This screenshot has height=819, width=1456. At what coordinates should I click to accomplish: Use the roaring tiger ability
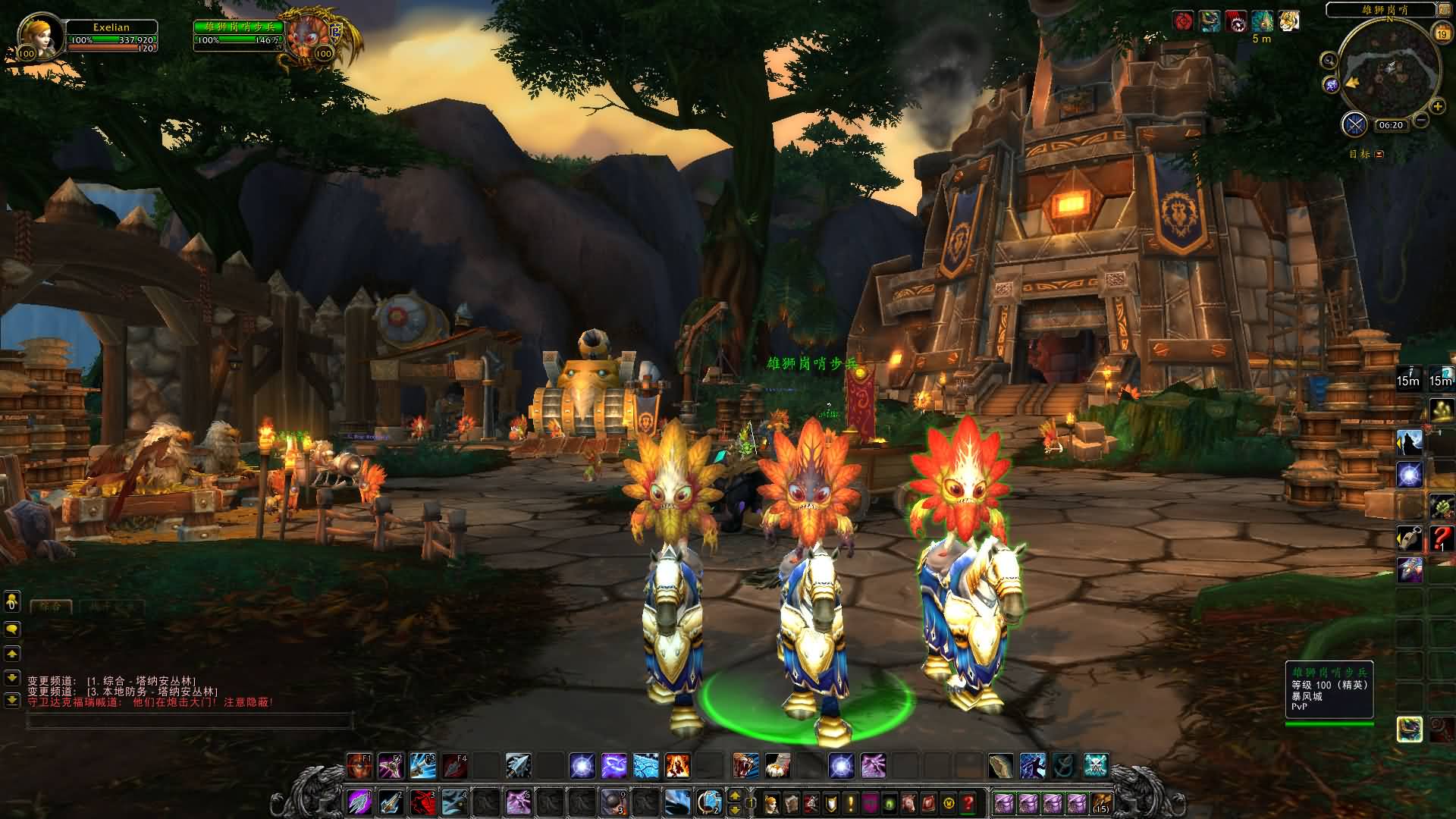pyautogui.click(x=745, y=765)
